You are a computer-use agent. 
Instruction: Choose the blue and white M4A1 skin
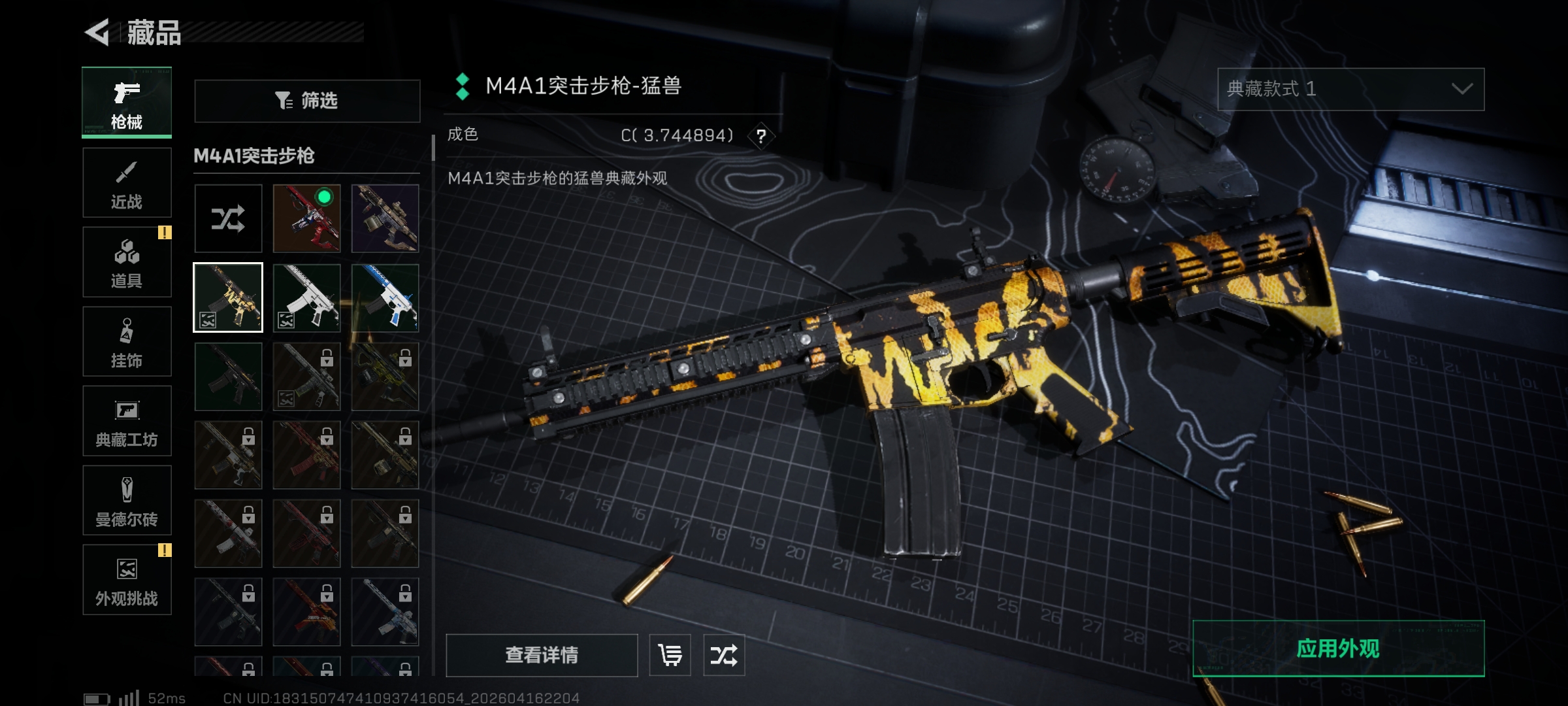[385, 297]
